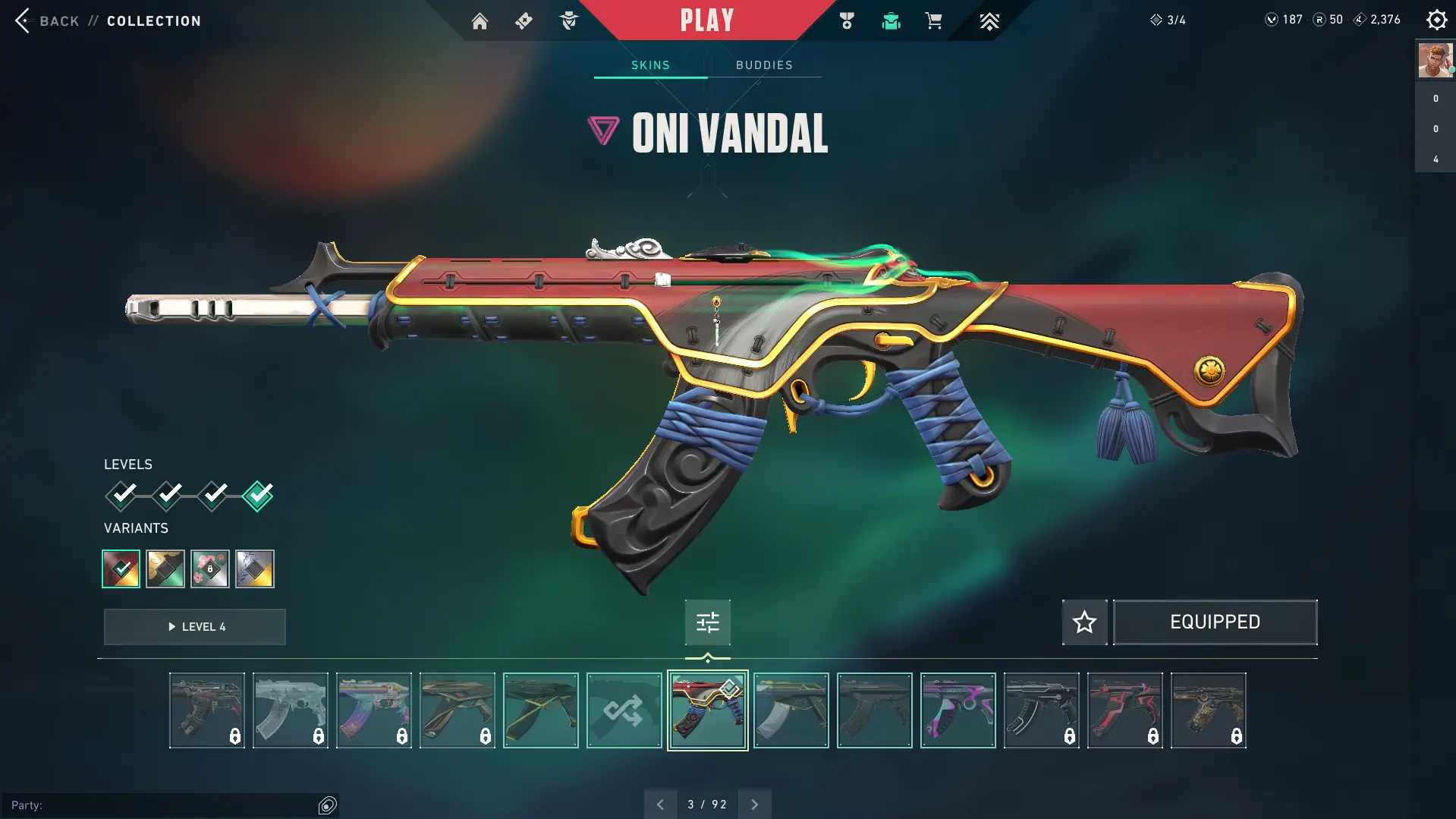This screenshot has height=819, width=1456.
Task: Go to the next skin page
Action: click(754, 805)
